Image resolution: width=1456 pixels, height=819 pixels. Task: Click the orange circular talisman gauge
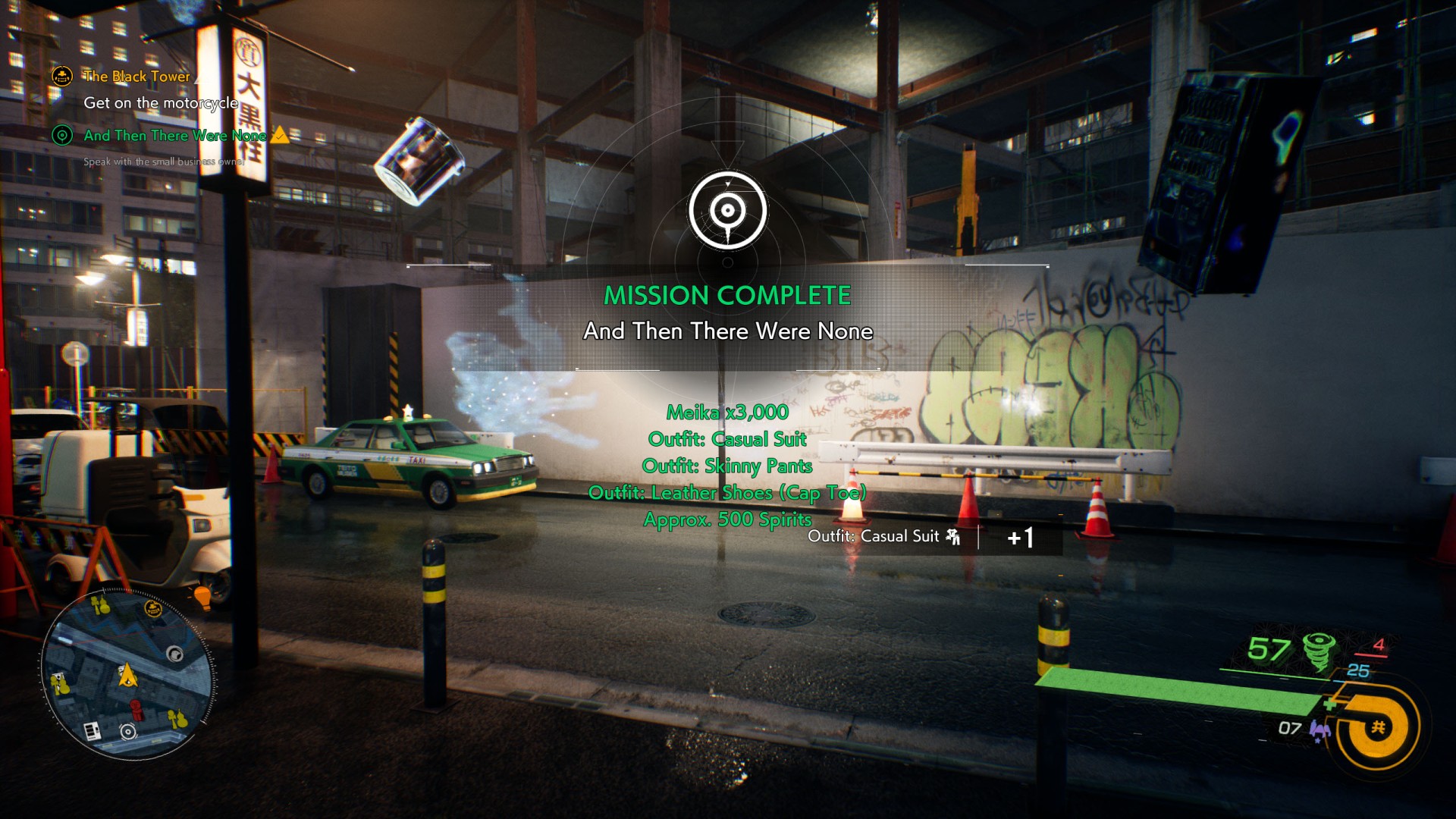1378,727
